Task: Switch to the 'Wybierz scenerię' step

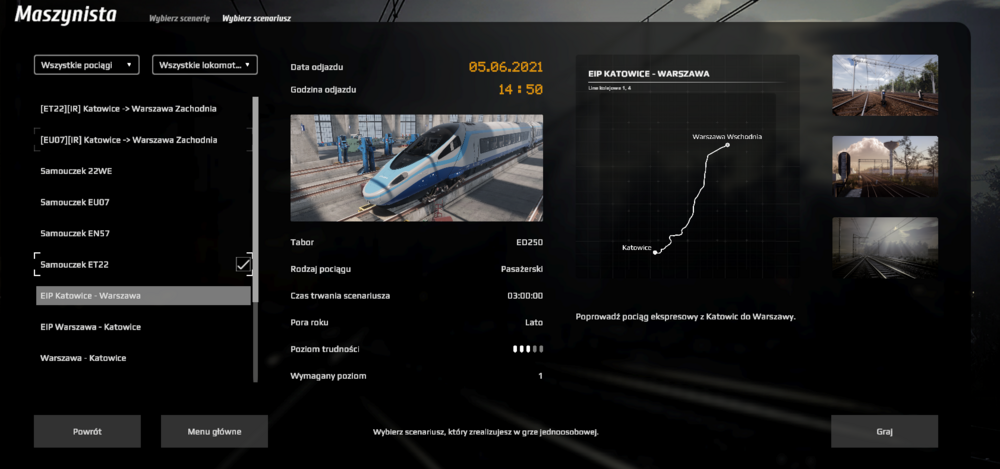Action: pyautogui.click(x=179, y=19)
